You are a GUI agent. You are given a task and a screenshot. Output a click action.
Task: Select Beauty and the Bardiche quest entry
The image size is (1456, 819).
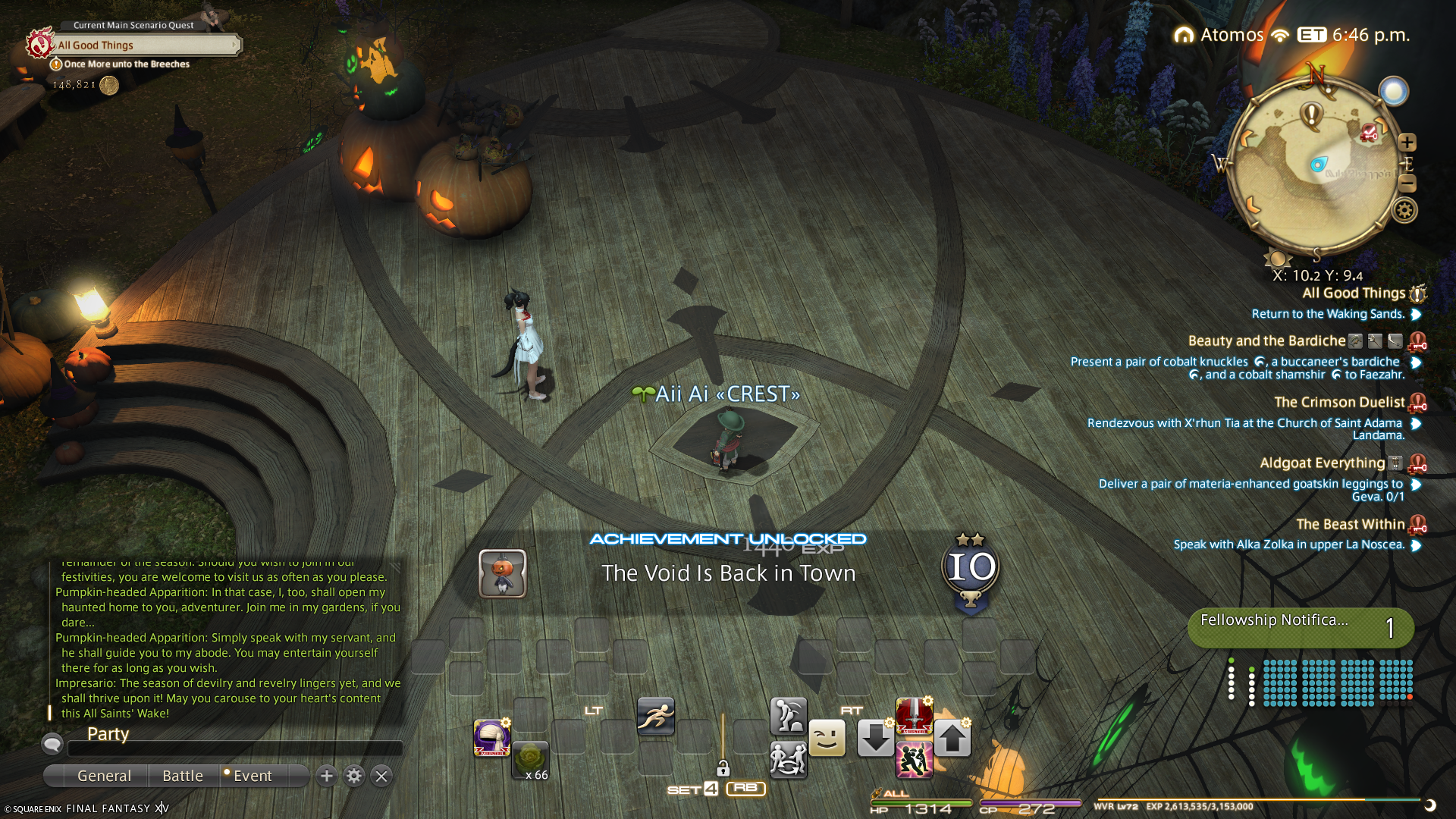click(1266, 341)
